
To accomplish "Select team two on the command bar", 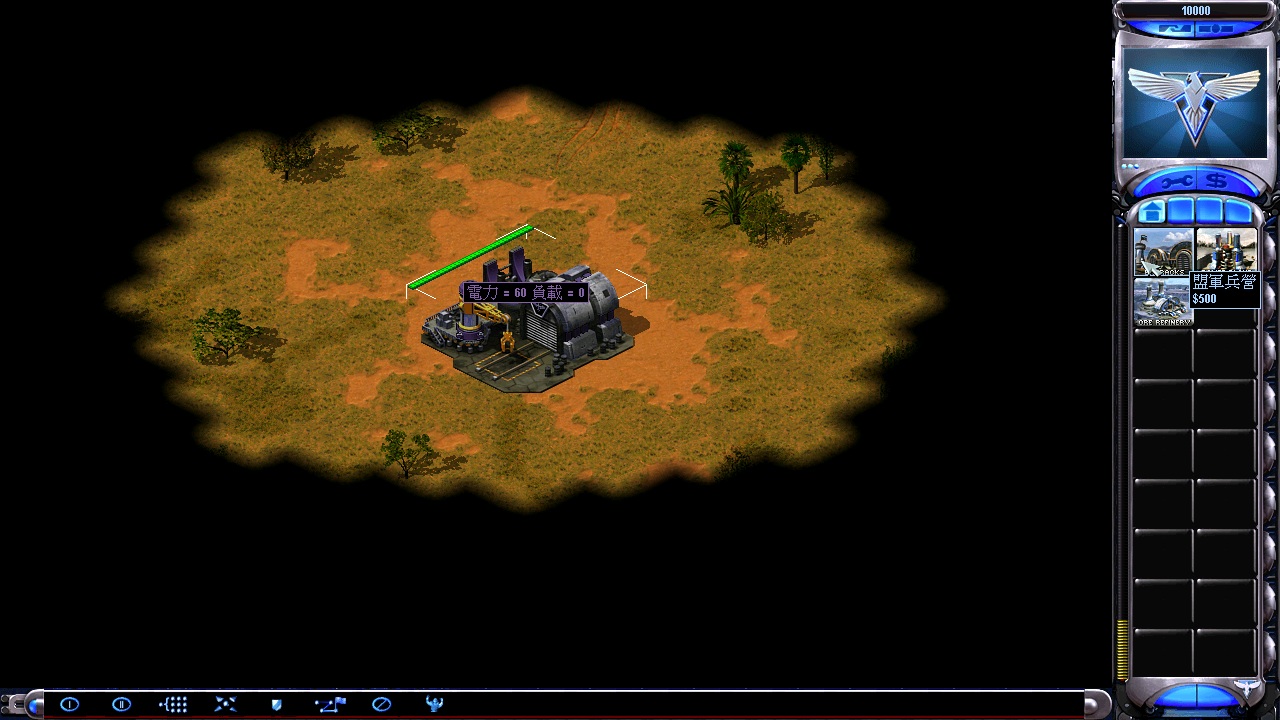I will click(121, 704).
